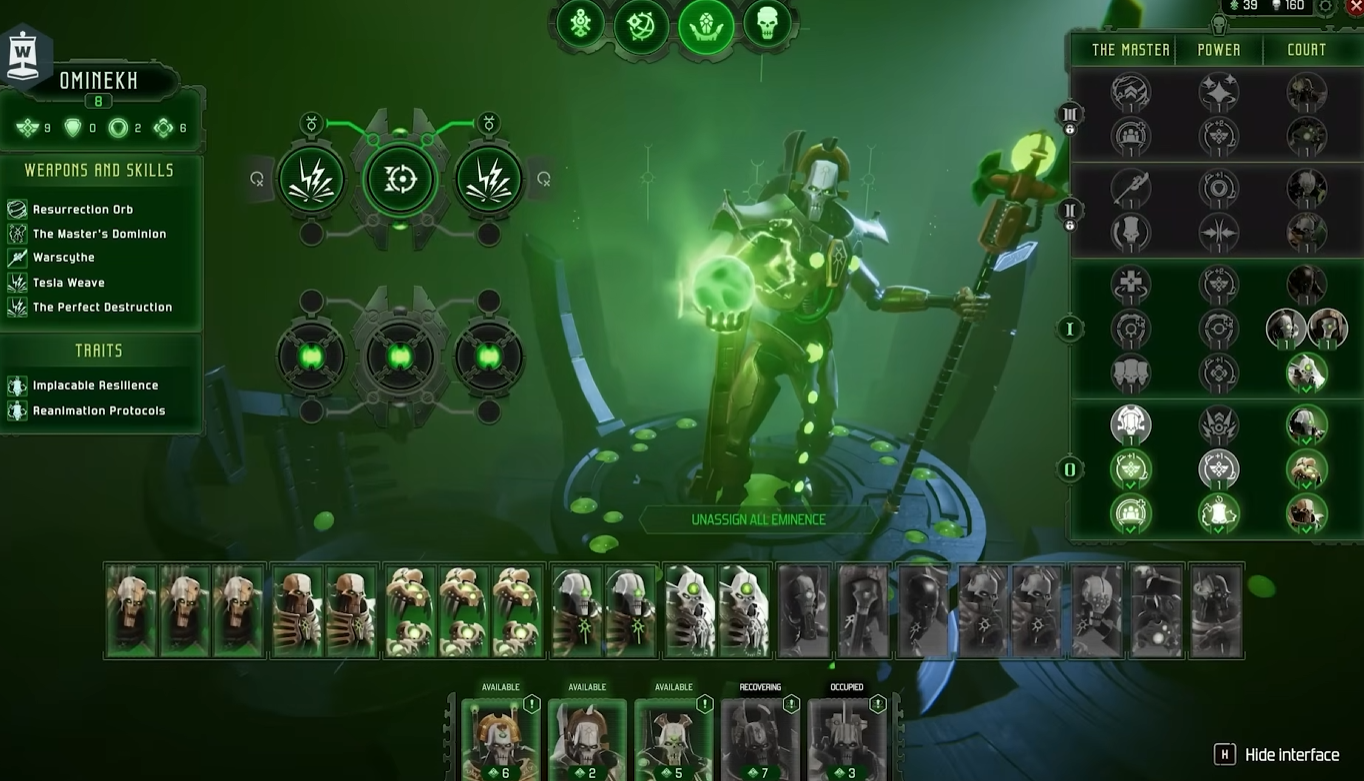This screenshot has height=781, width=1364.
Task: Open the circuit glyph top tab
Action: [581, 24]
